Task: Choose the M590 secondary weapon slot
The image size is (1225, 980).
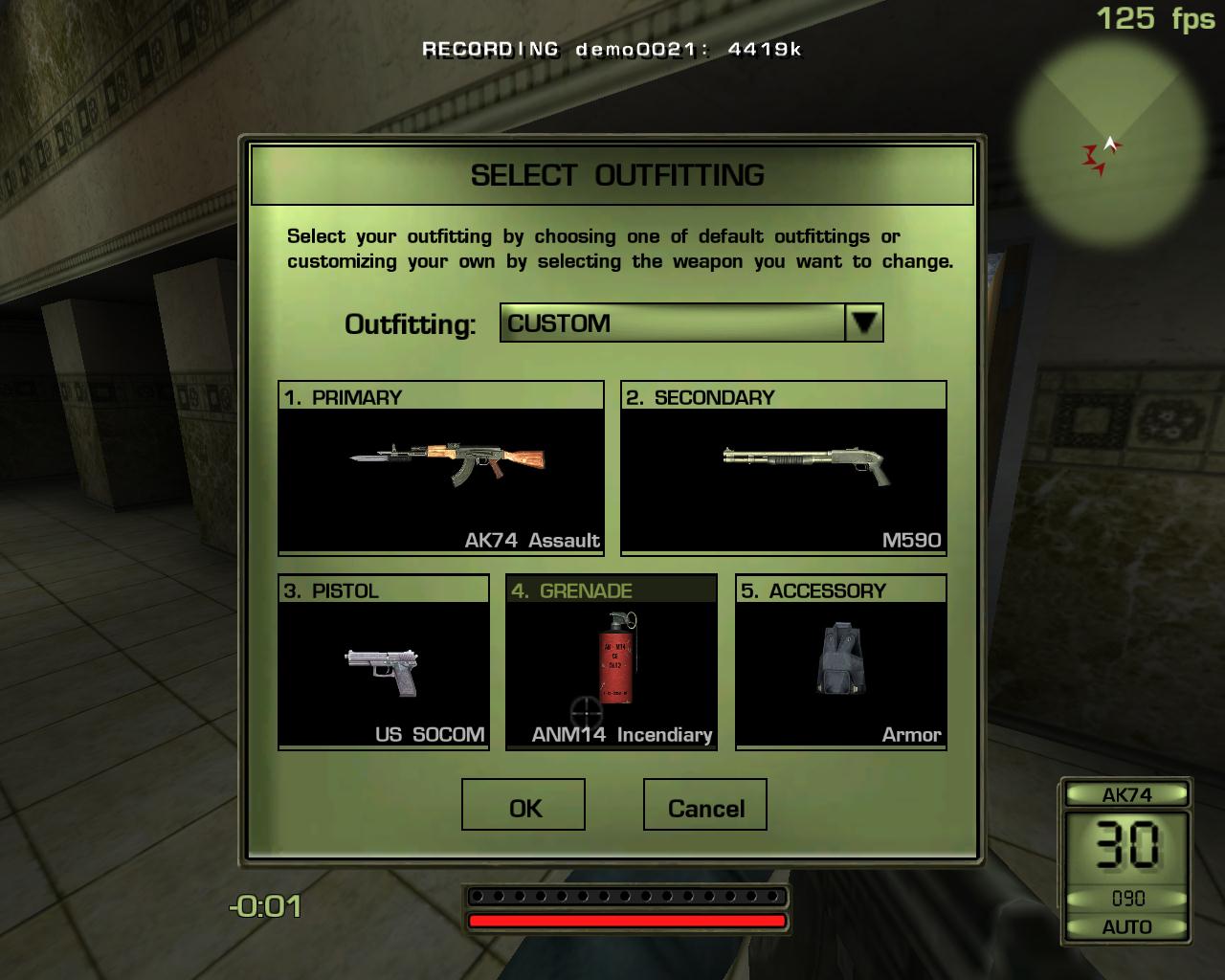Action: (x=783, y=469)
